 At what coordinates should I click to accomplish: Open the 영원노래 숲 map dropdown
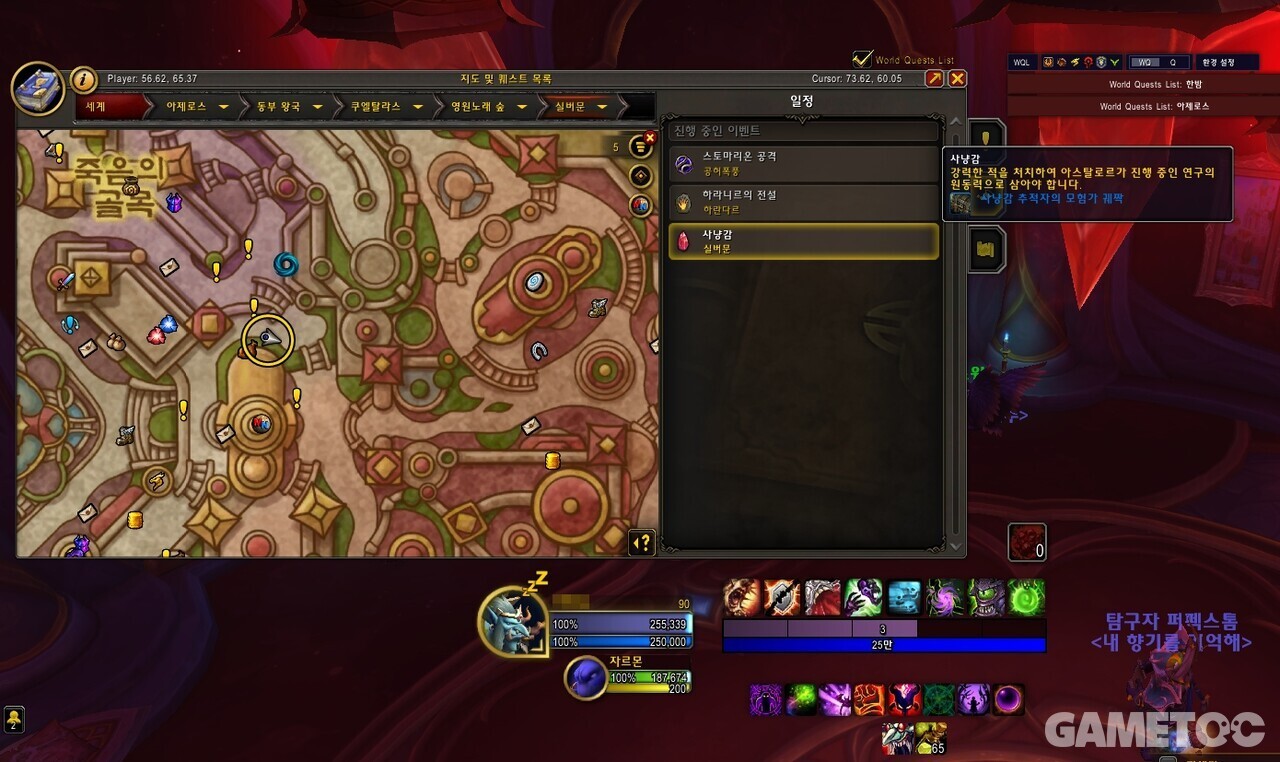[524, 106]
